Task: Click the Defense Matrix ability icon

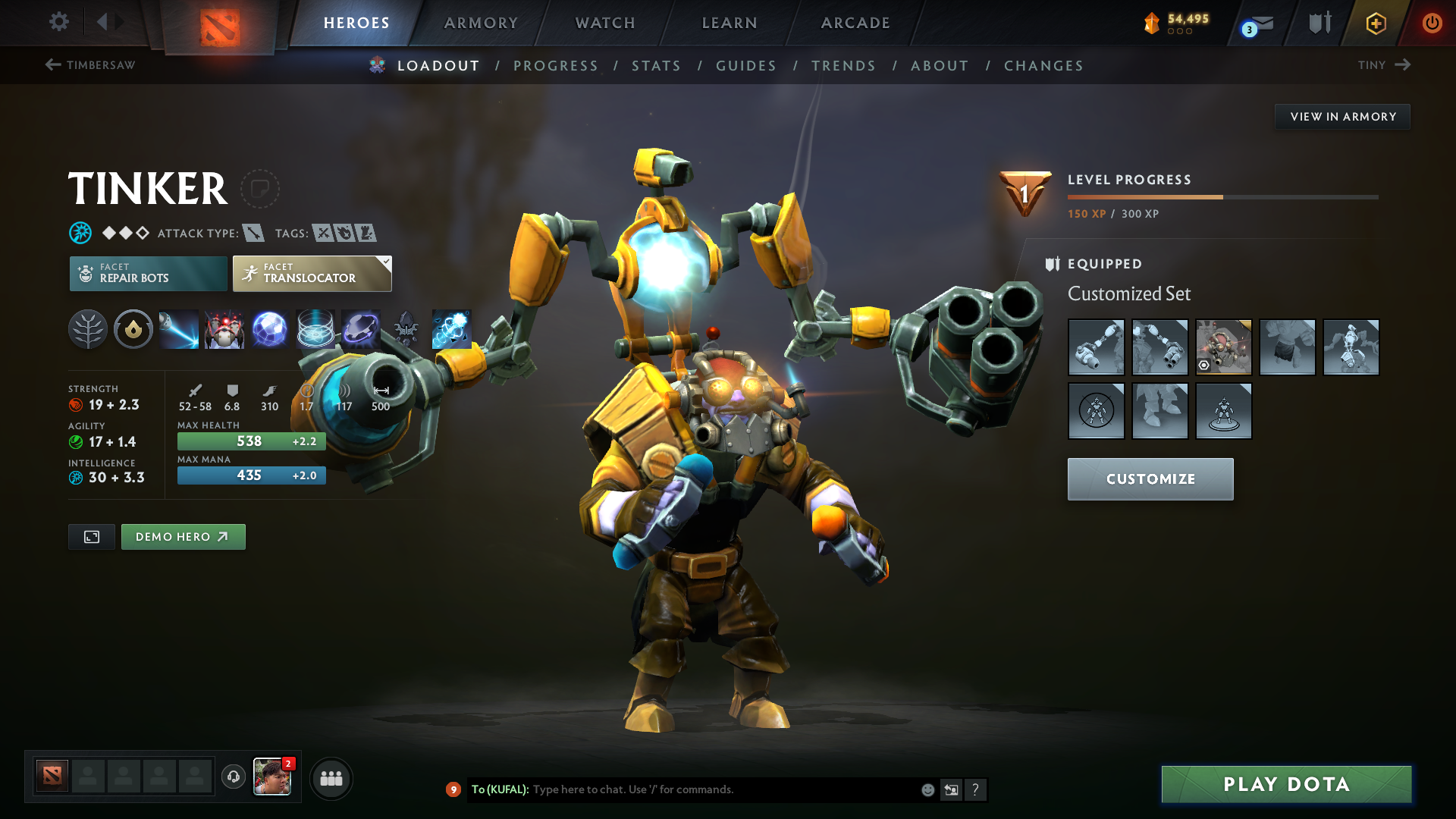Action: click(x=315, y=329)
